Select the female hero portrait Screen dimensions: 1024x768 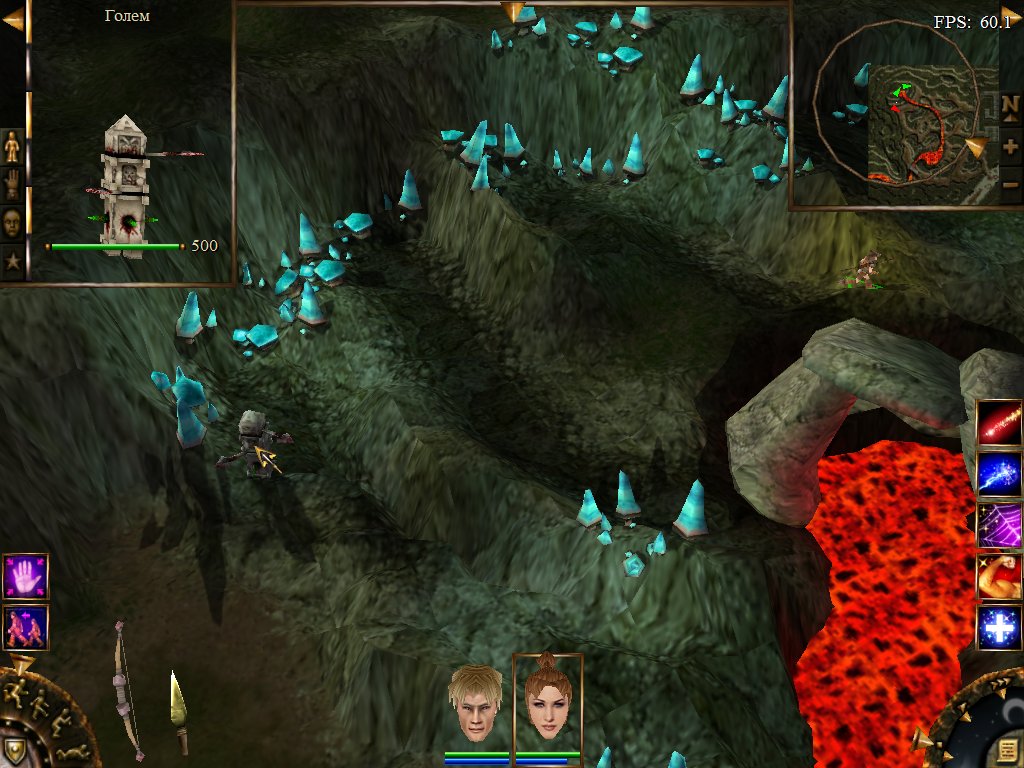pos(547,701)
